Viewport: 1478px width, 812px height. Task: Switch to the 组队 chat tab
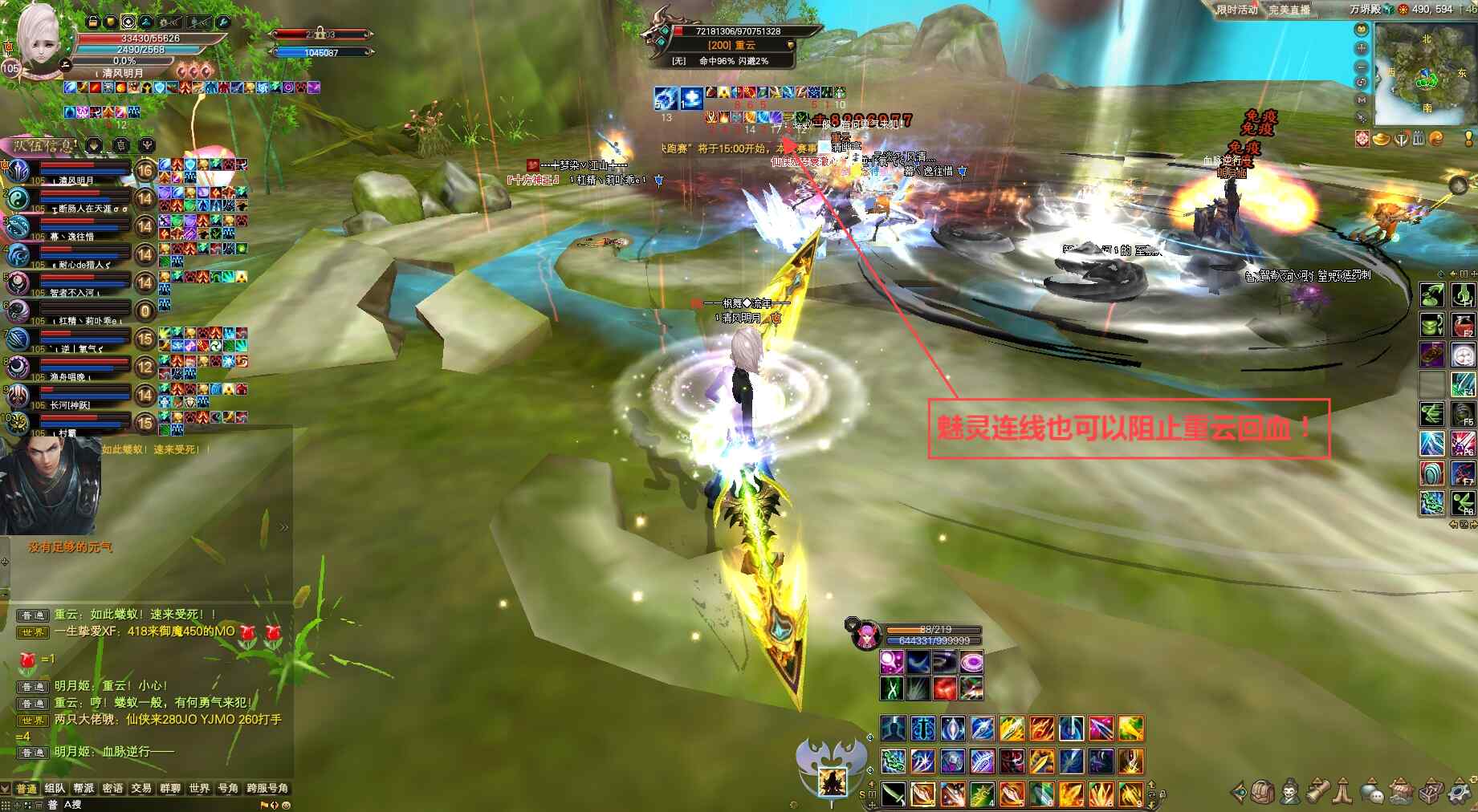tap(55, 788)
